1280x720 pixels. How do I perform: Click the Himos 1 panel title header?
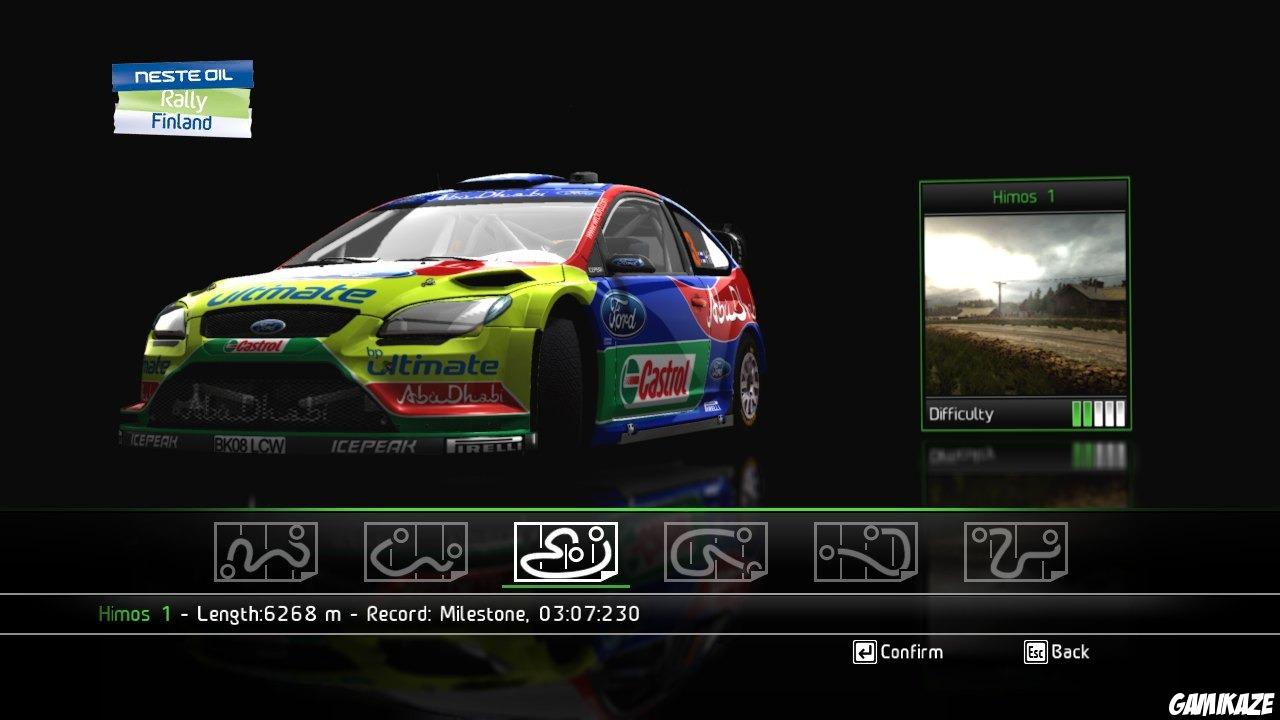click(1023, 197)
